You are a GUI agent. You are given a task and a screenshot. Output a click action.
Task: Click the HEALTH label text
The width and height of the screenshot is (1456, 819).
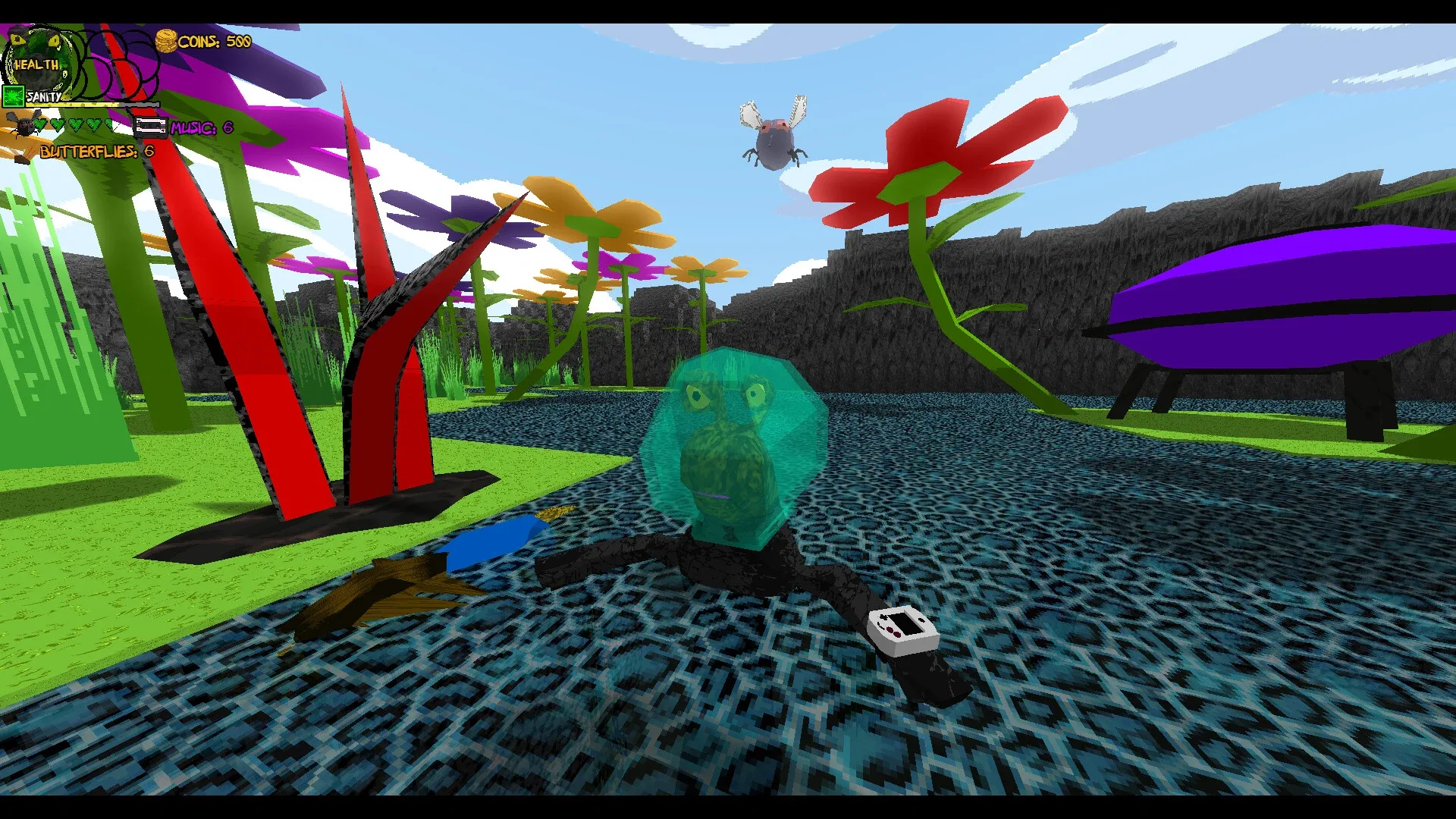(x=36, y=64)
